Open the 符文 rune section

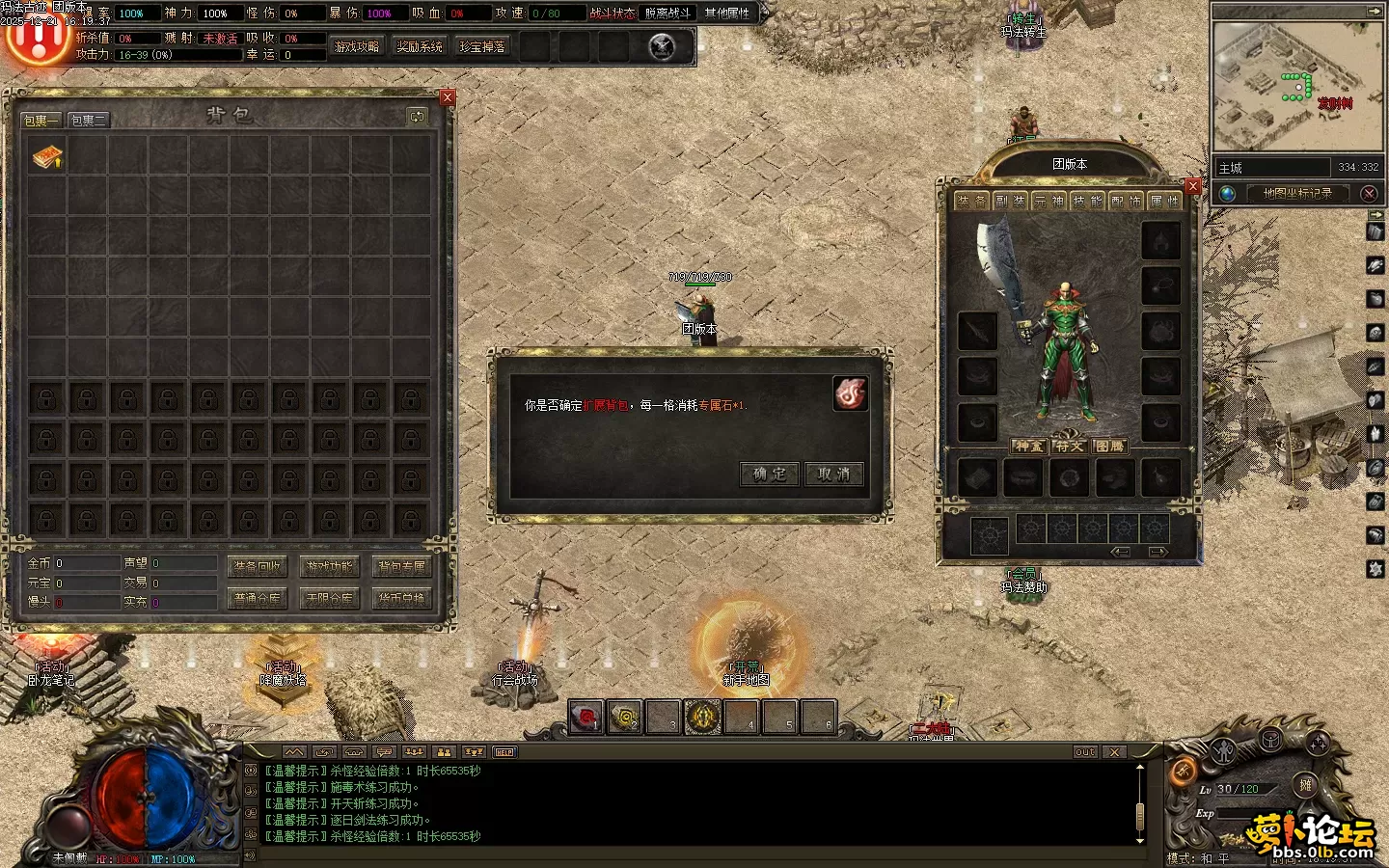tap(1069, 446)
